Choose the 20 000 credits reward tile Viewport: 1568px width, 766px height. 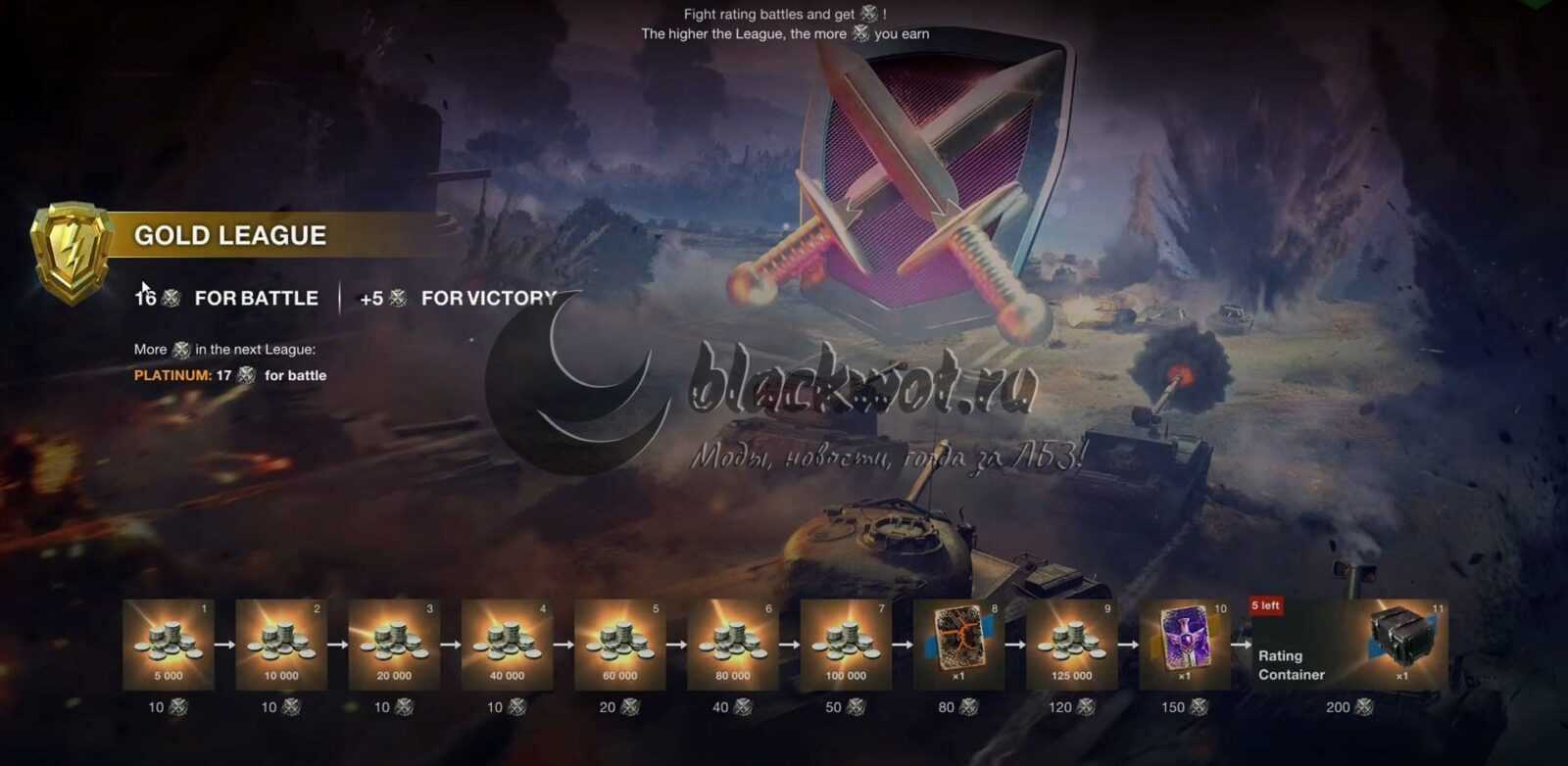point(394,645)
